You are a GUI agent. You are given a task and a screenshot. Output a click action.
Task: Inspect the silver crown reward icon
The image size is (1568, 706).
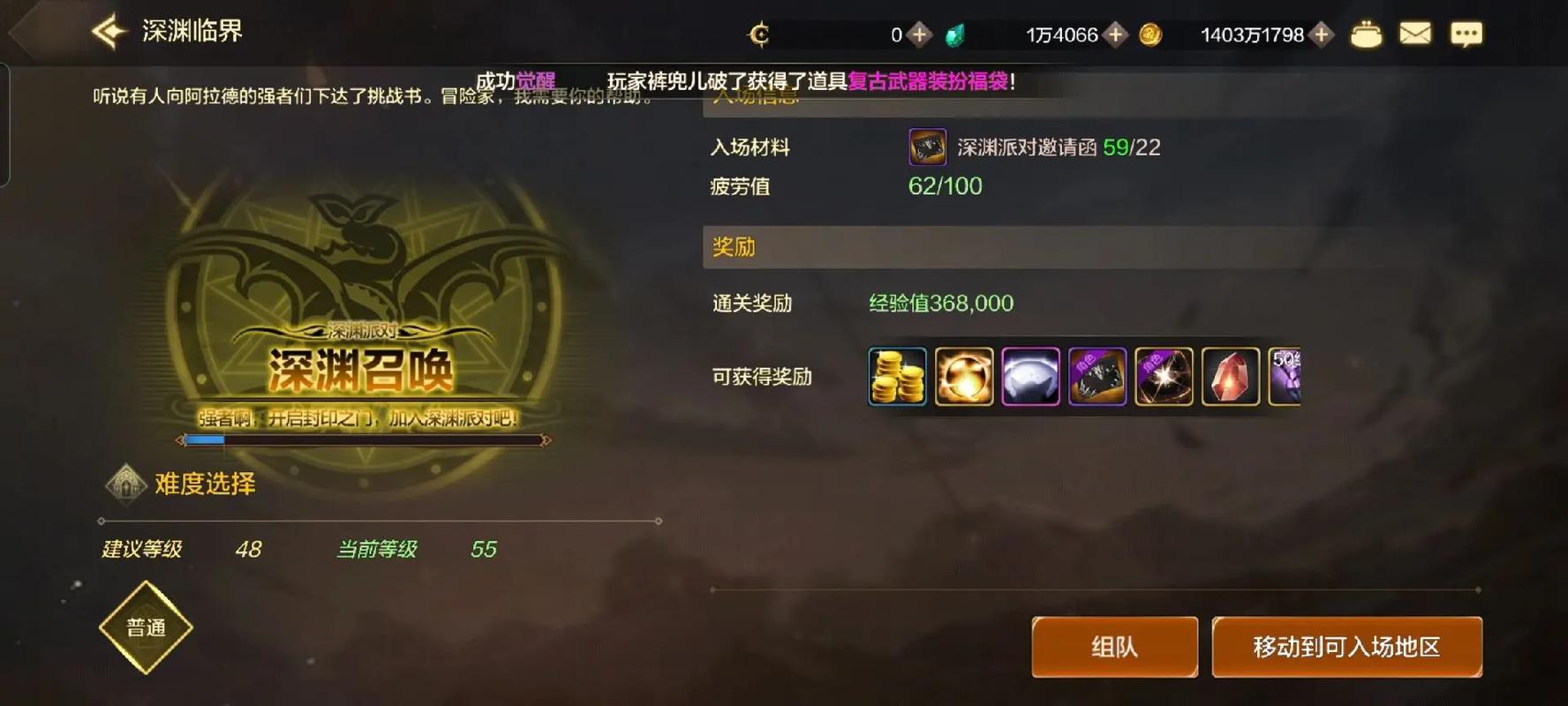click(x=1030, y=376)
